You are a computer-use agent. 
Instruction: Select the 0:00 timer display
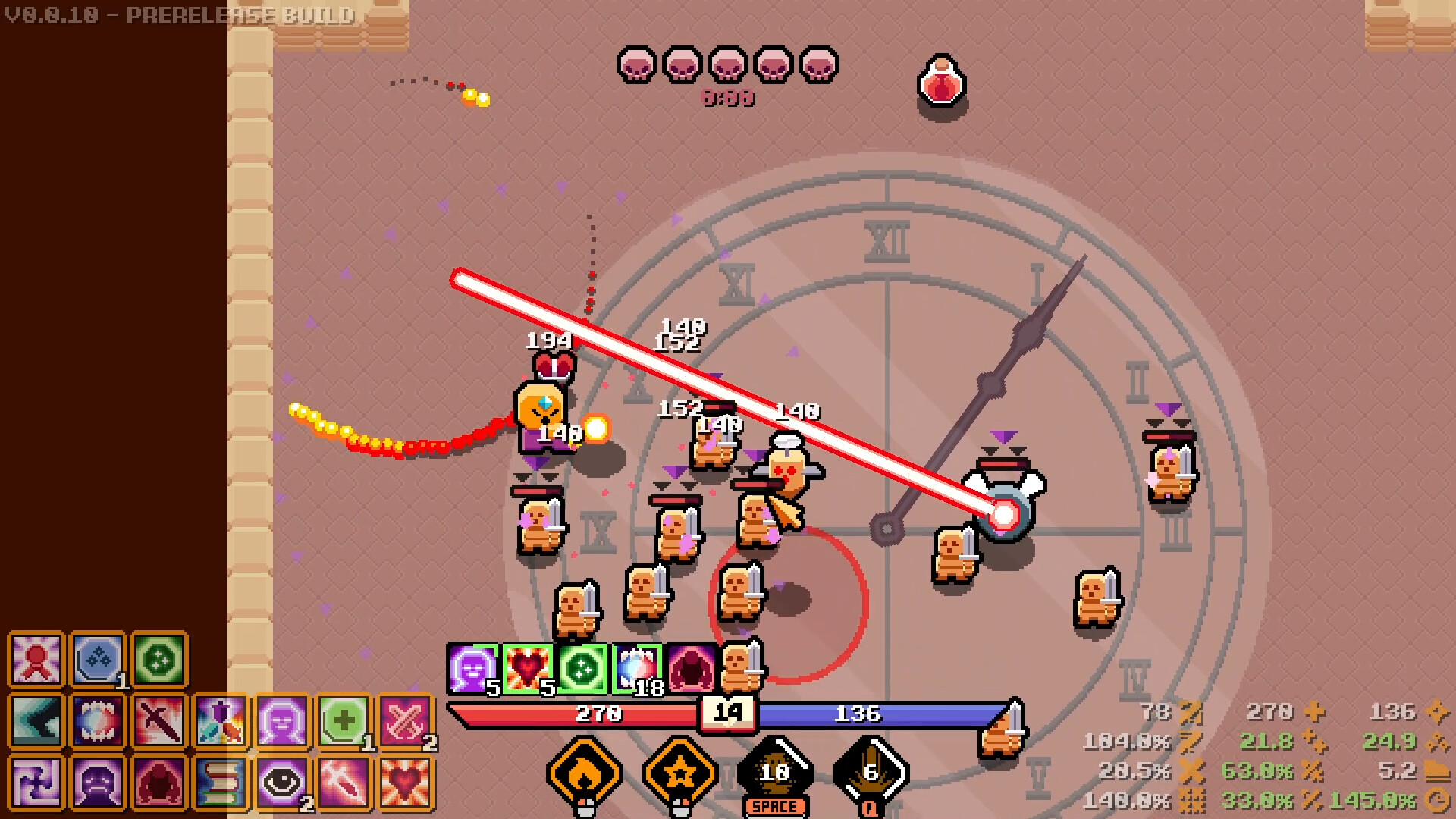pyautogui.click(x=726, y=98)
